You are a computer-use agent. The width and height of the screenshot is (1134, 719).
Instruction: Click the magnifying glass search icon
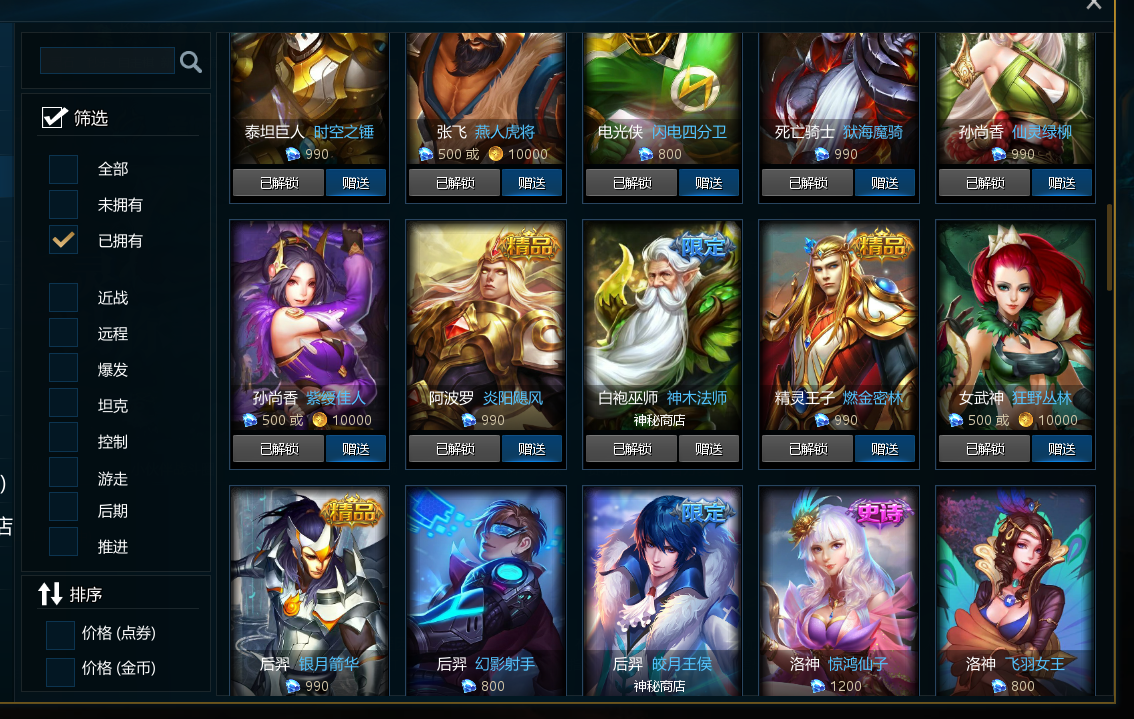click(x=191, y=62)
